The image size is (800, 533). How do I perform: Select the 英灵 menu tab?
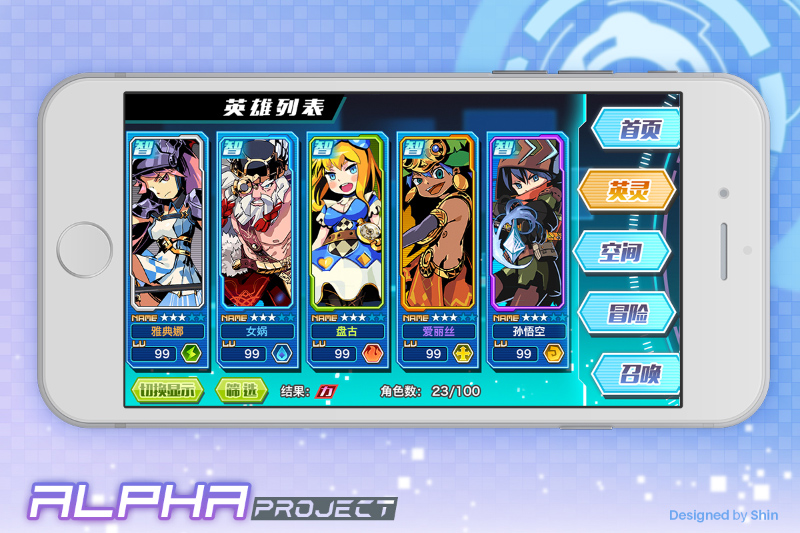[x=630, y=191]
